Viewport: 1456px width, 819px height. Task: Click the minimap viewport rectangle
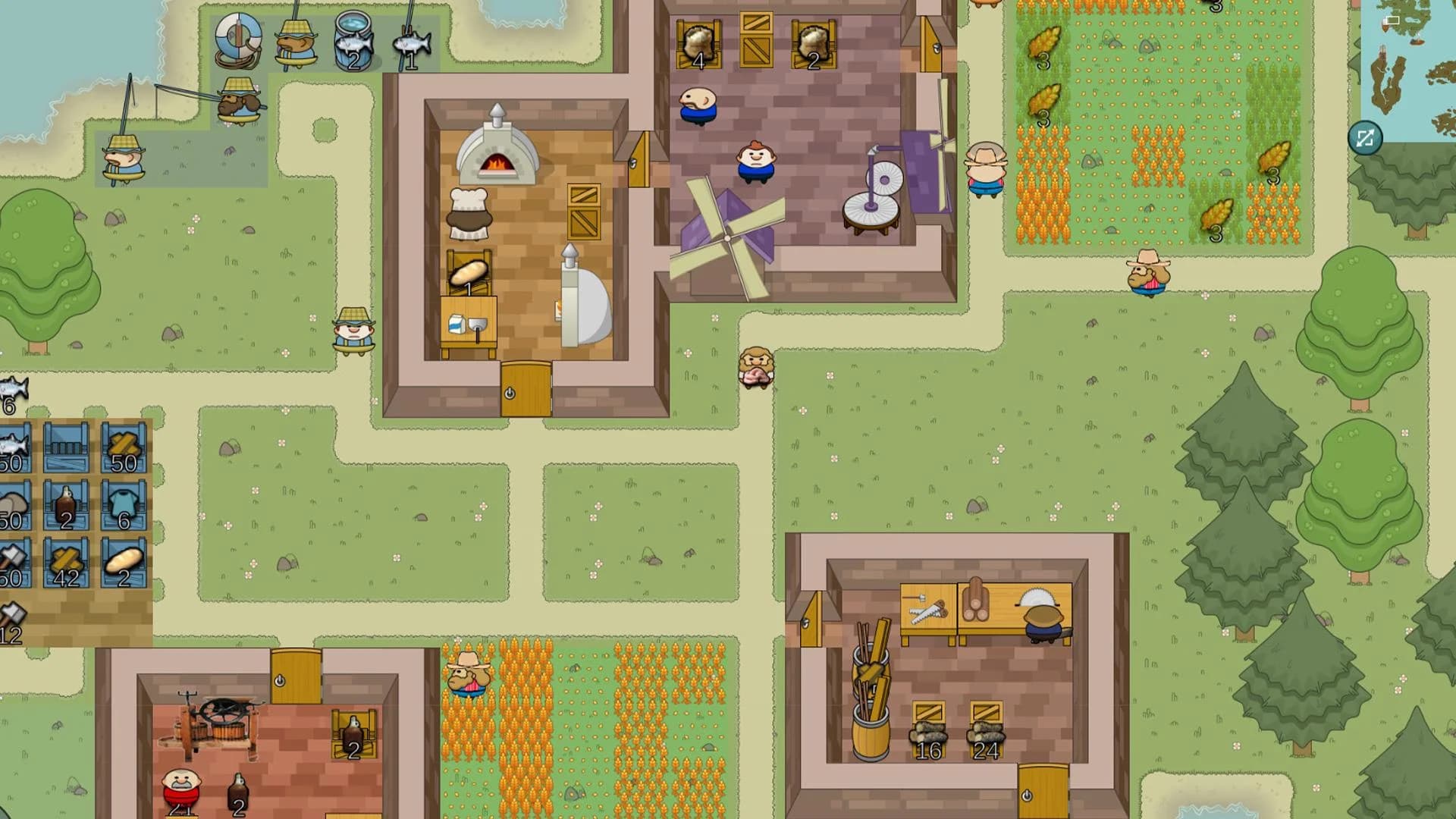pyautogui.click(x=1393, y=20)
